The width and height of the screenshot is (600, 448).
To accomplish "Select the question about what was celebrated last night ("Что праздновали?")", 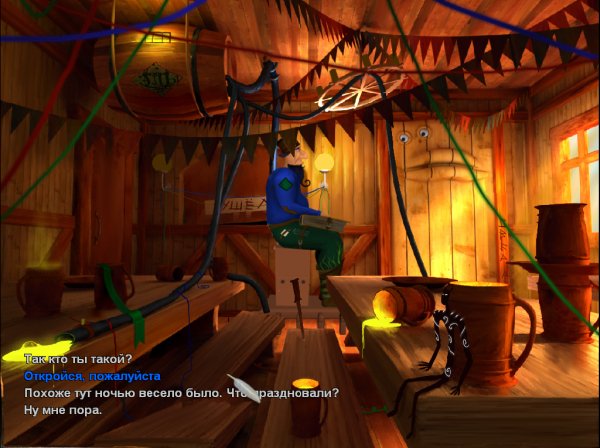I will tap(180, 393).
